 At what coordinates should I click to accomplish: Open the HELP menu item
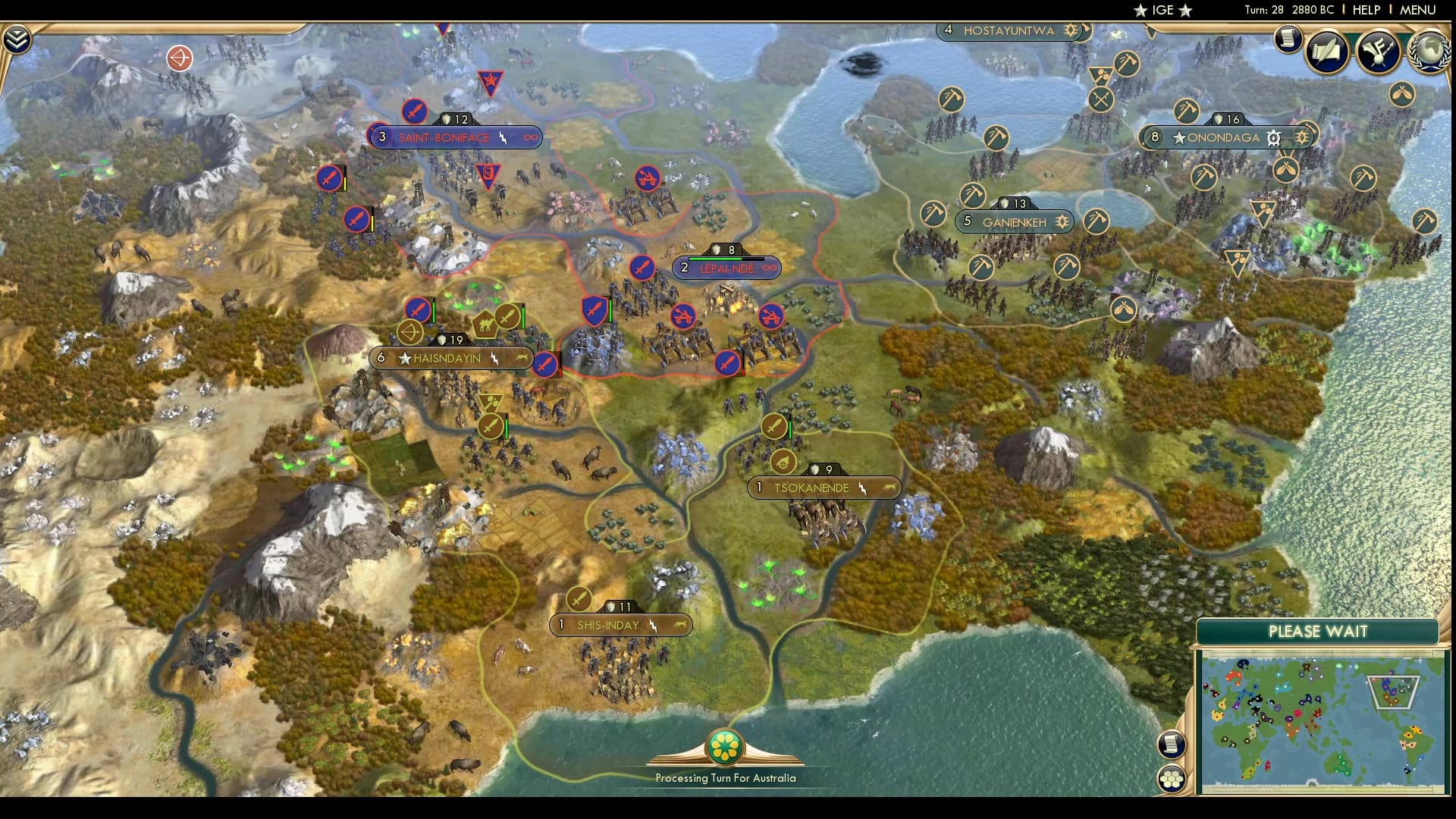pos(1367,10)
